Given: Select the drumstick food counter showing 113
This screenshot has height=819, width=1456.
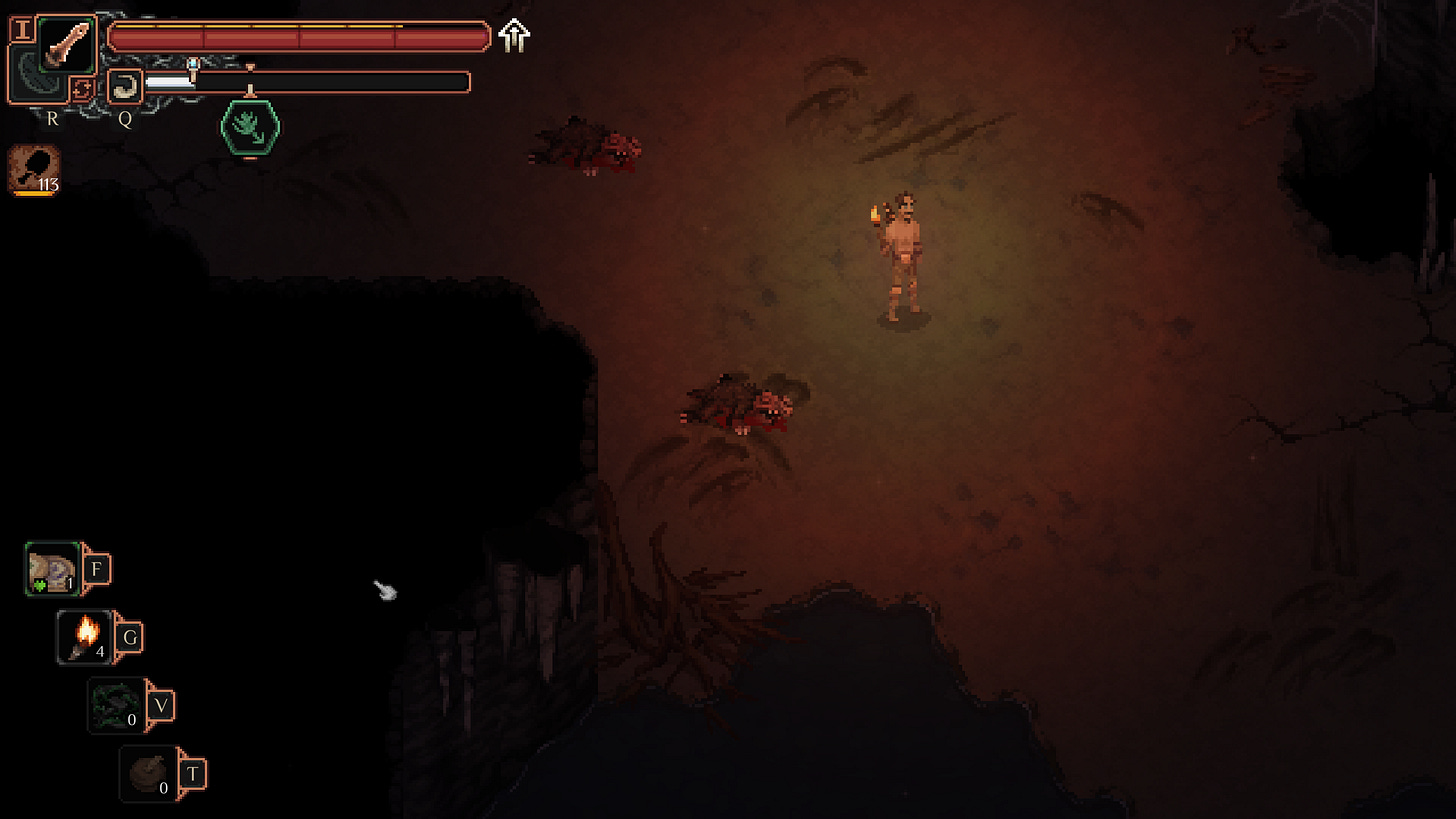Looking at the screenshot, I should click(x=35, y=169).
